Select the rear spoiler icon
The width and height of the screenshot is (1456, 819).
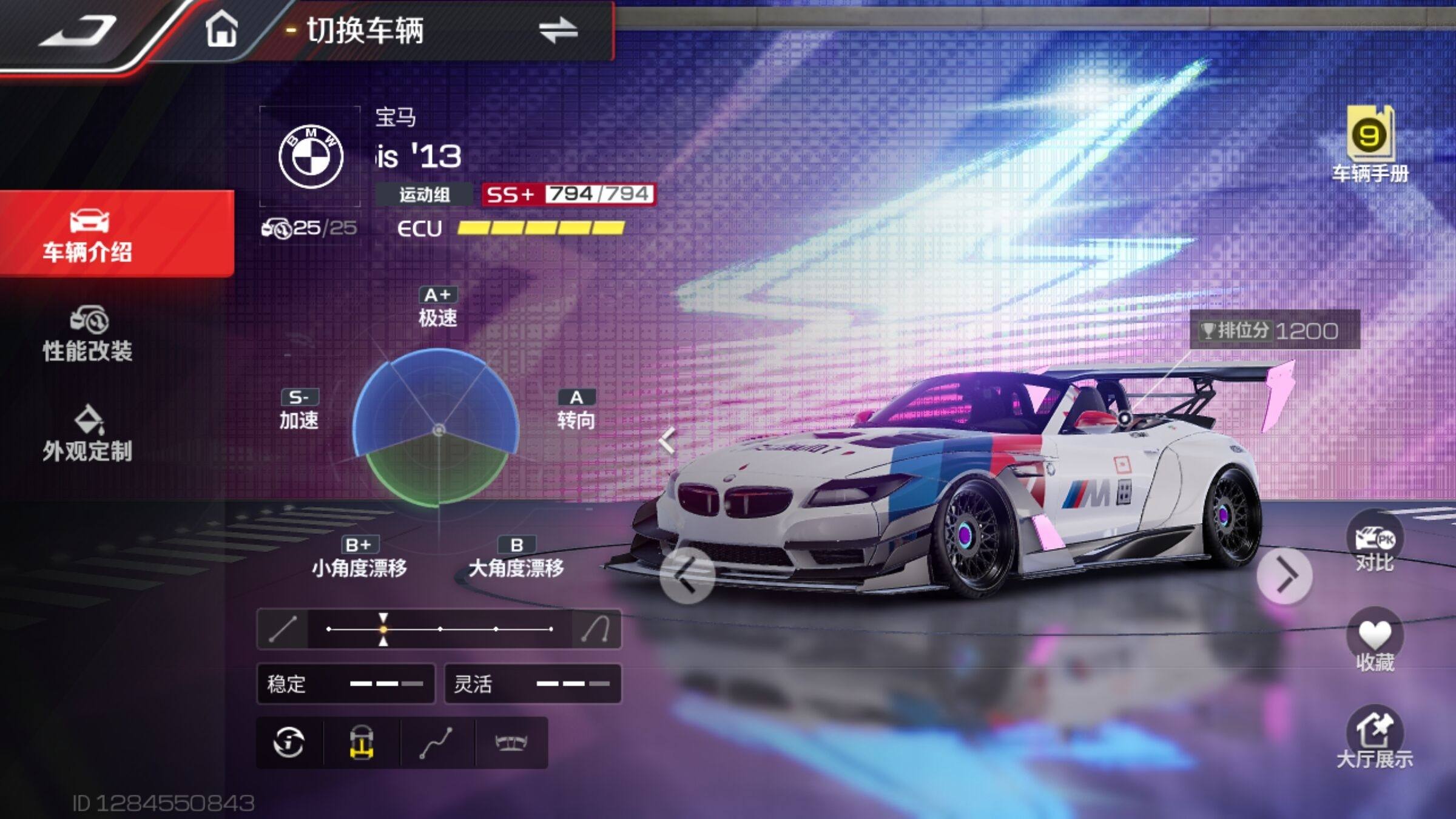pyautogui.click(x=511, y=743)
